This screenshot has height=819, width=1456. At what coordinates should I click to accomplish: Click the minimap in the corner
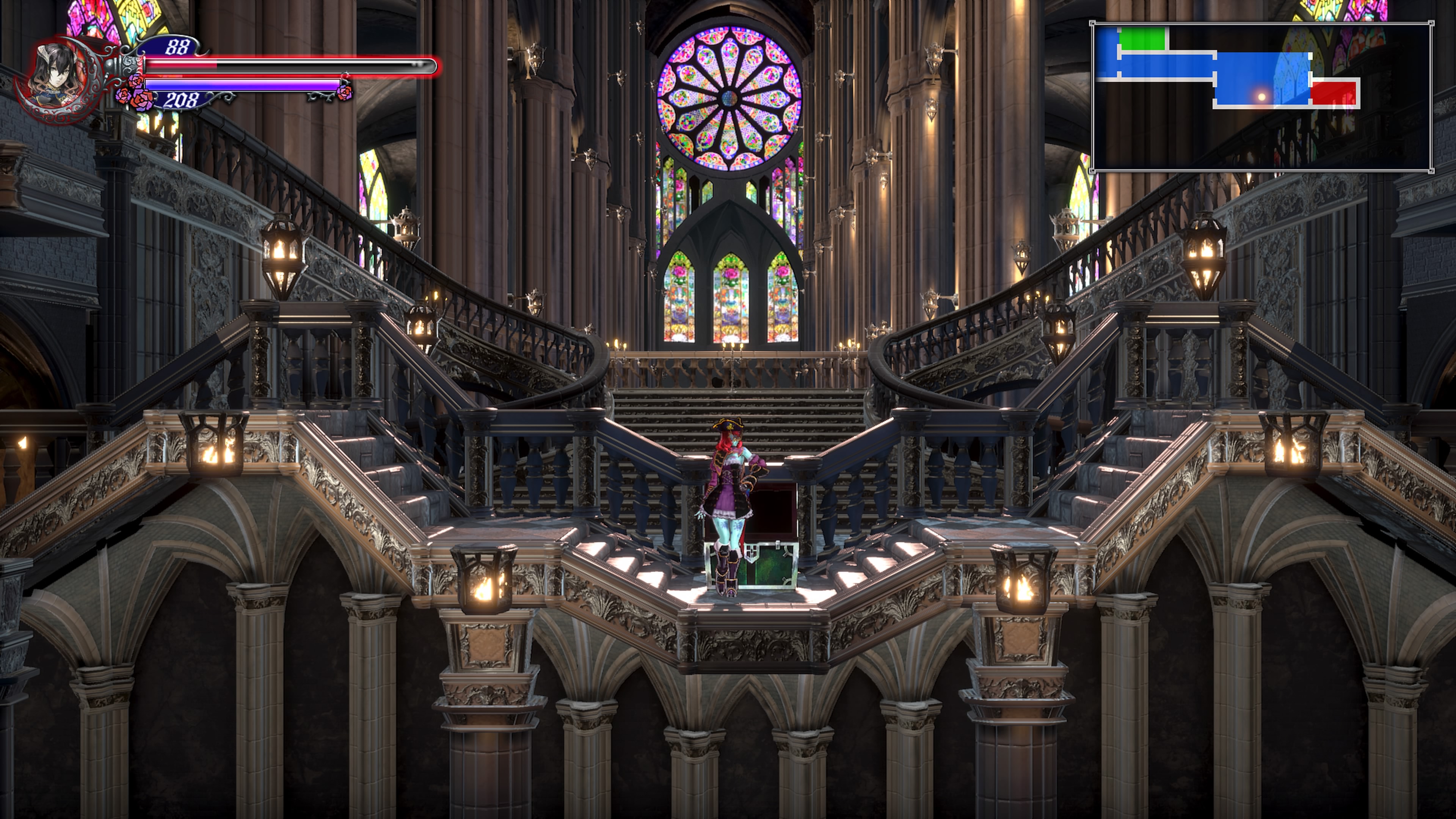pyautogui.click(x=1261, y=97)
